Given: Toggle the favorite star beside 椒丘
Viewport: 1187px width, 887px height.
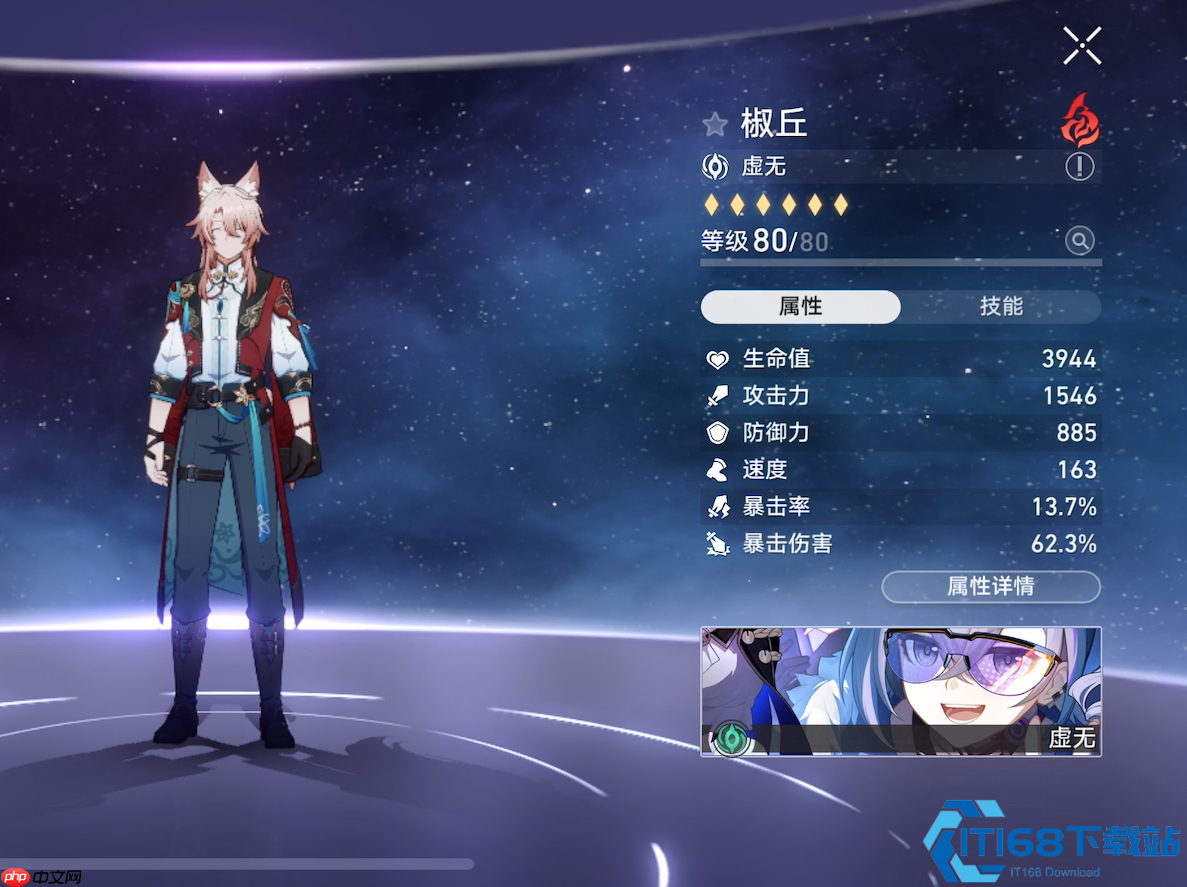Looking at the screenshot, I should [x=714, y=124].
